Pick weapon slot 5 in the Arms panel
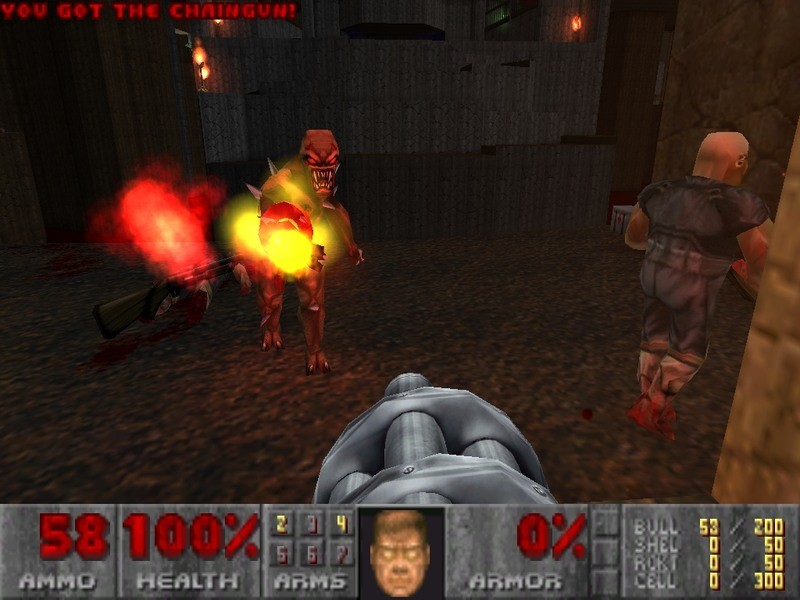 click(x=283, y=553)
